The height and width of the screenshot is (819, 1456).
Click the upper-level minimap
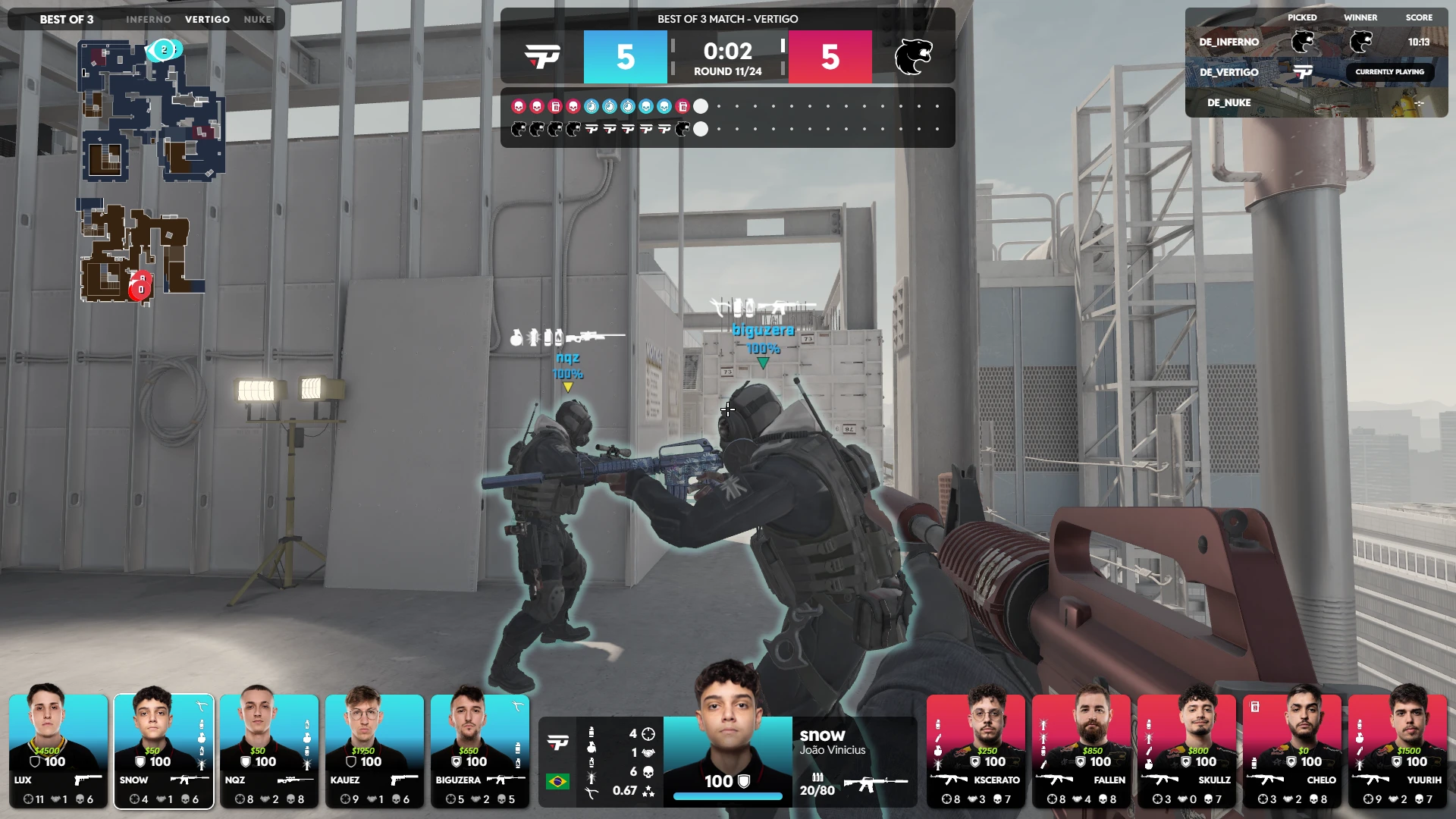point(152,110)
